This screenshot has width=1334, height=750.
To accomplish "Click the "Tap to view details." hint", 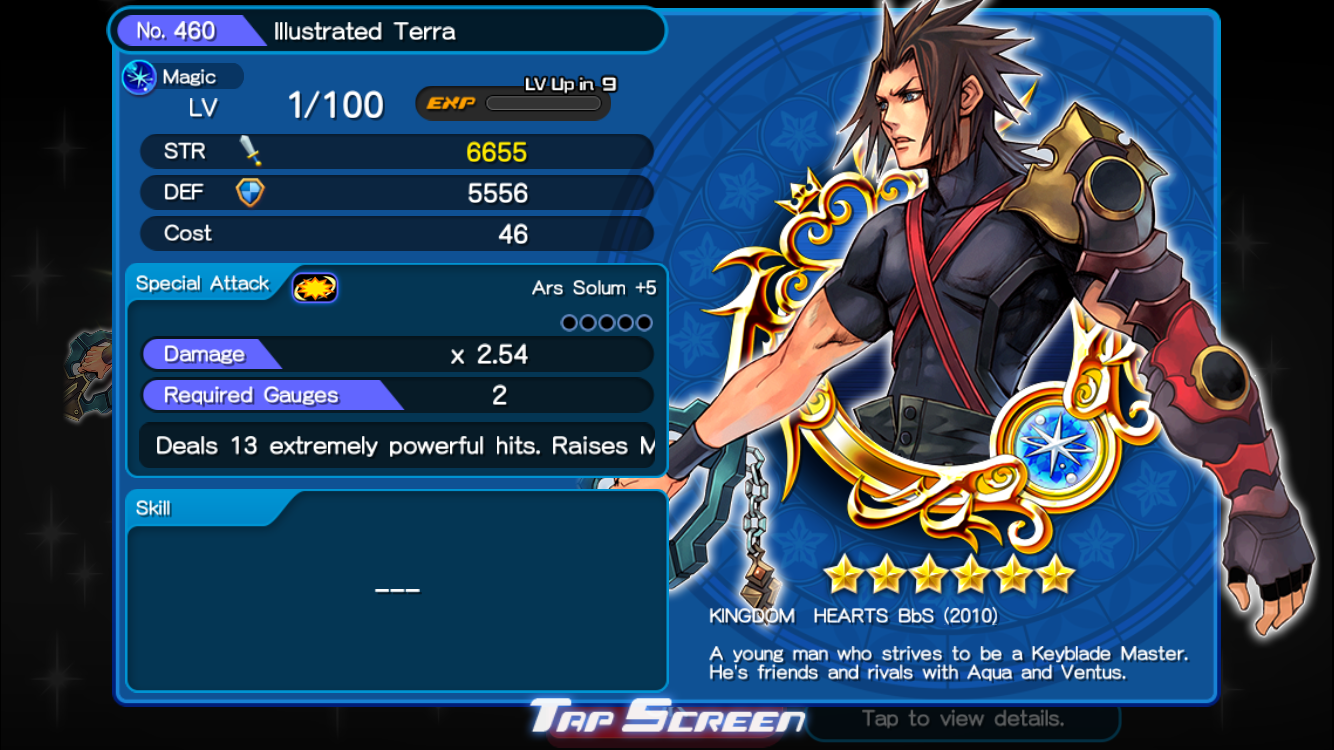I will coord(962,718).
